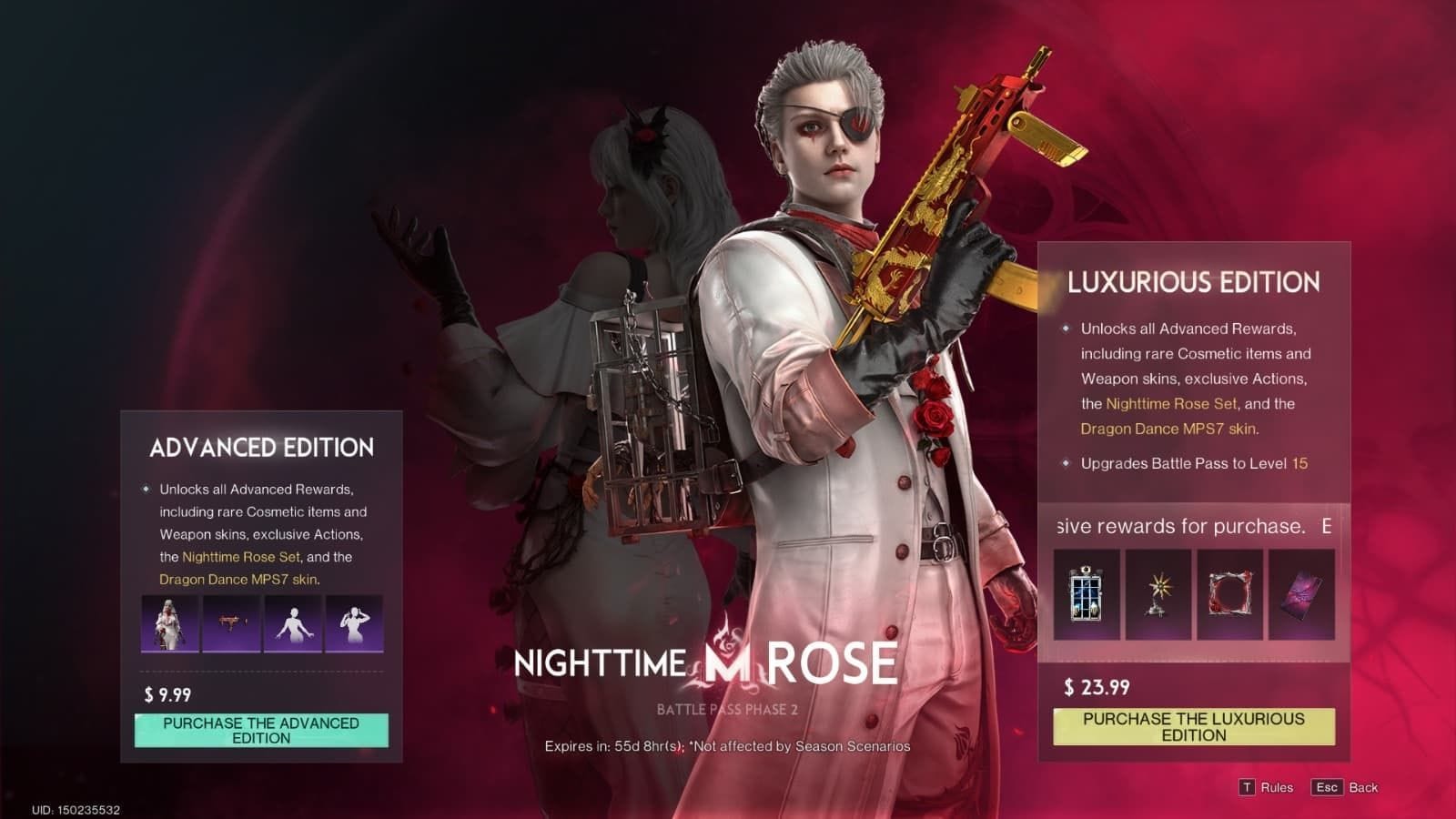Select the Luxurious Edition panel header
Screen dimensions: 1456x819
point(1193,283)
